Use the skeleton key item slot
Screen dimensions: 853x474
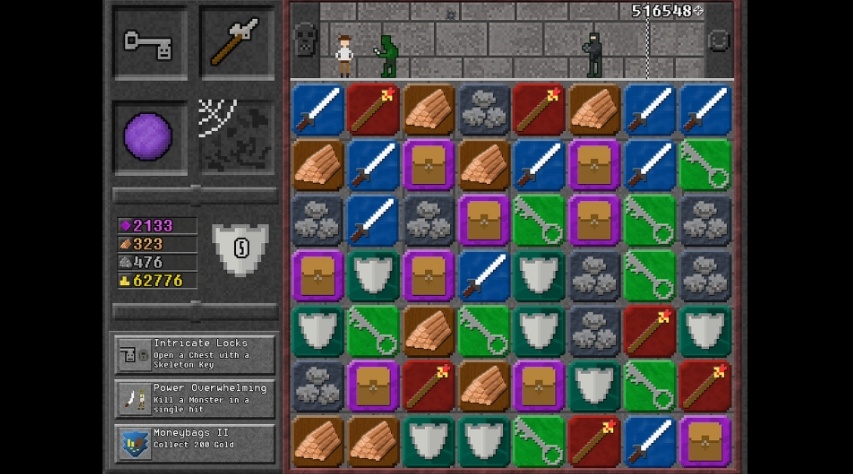(150, 42)
